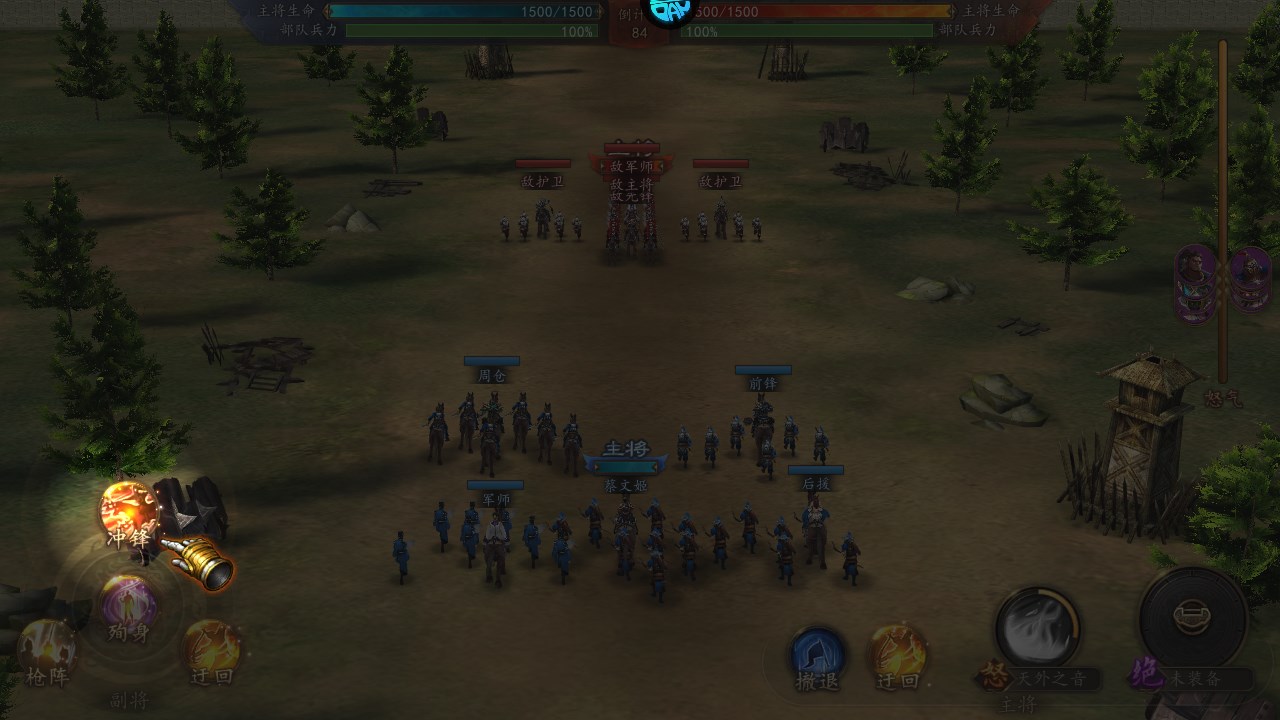1280x720 pixels.
Task: Select main general 蔡文姬's unit
Action: (x=626, y=530)
